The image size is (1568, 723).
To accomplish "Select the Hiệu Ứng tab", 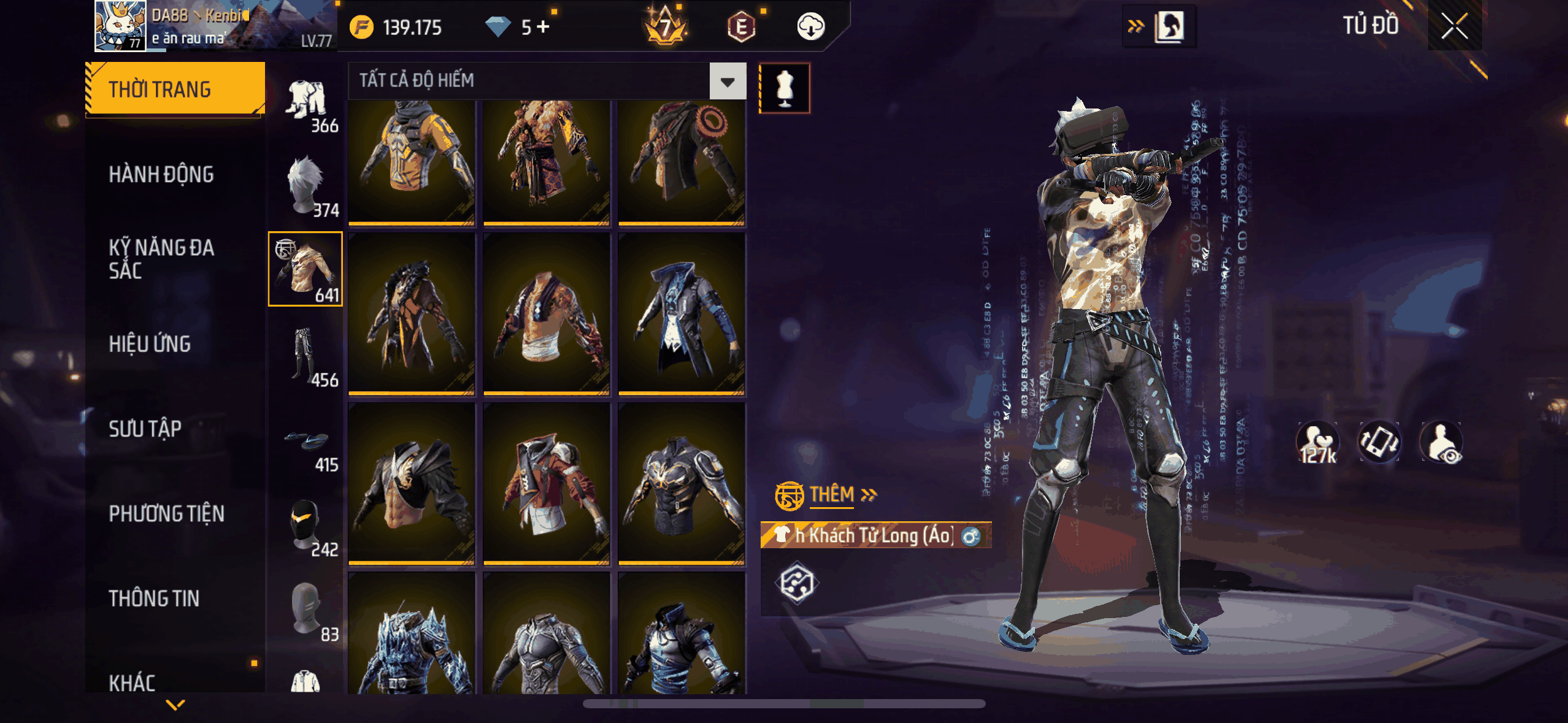I will pos(150,344).
